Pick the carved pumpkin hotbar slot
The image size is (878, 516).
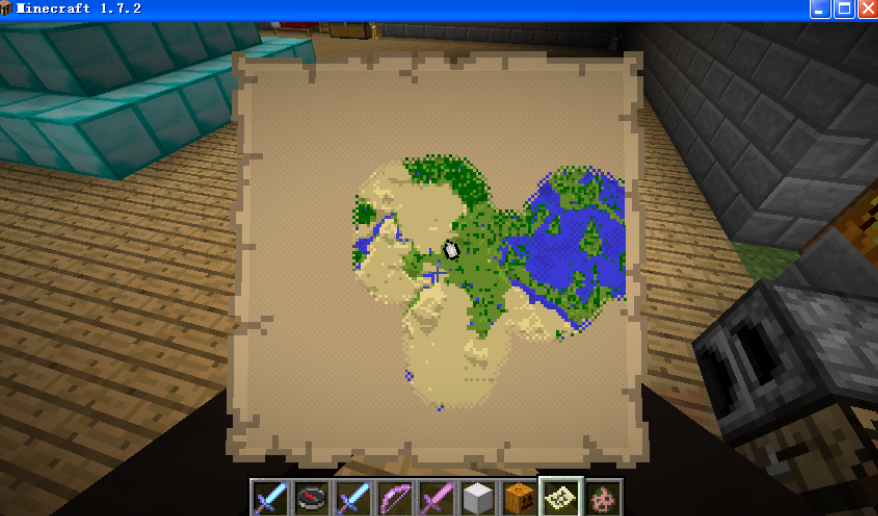pyautogui.click(x=519, y=497)
